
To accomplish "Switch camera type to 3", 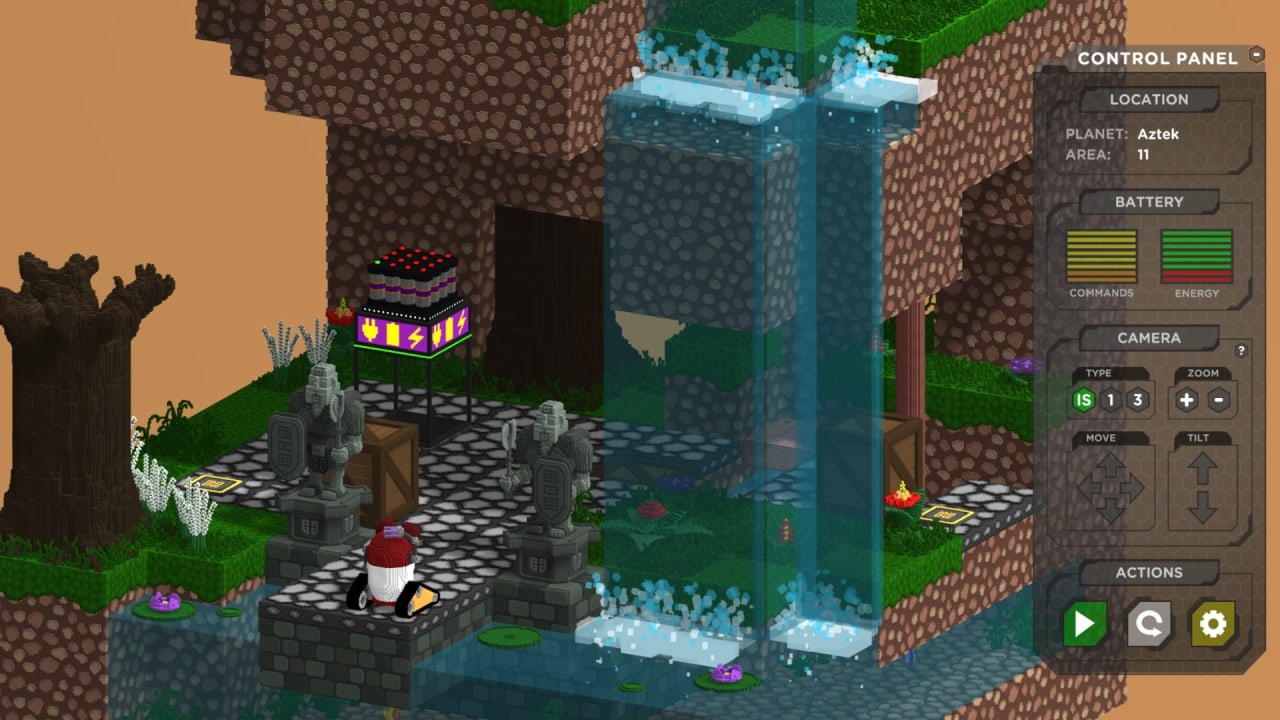I will (x=1136, y=400).
